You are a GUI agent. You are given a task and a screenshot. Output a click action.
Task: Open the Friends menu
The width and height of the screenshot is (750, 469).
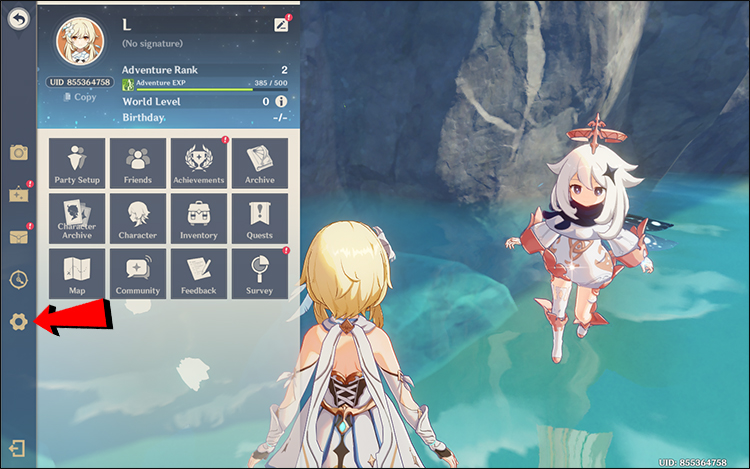tap(138, 163)
